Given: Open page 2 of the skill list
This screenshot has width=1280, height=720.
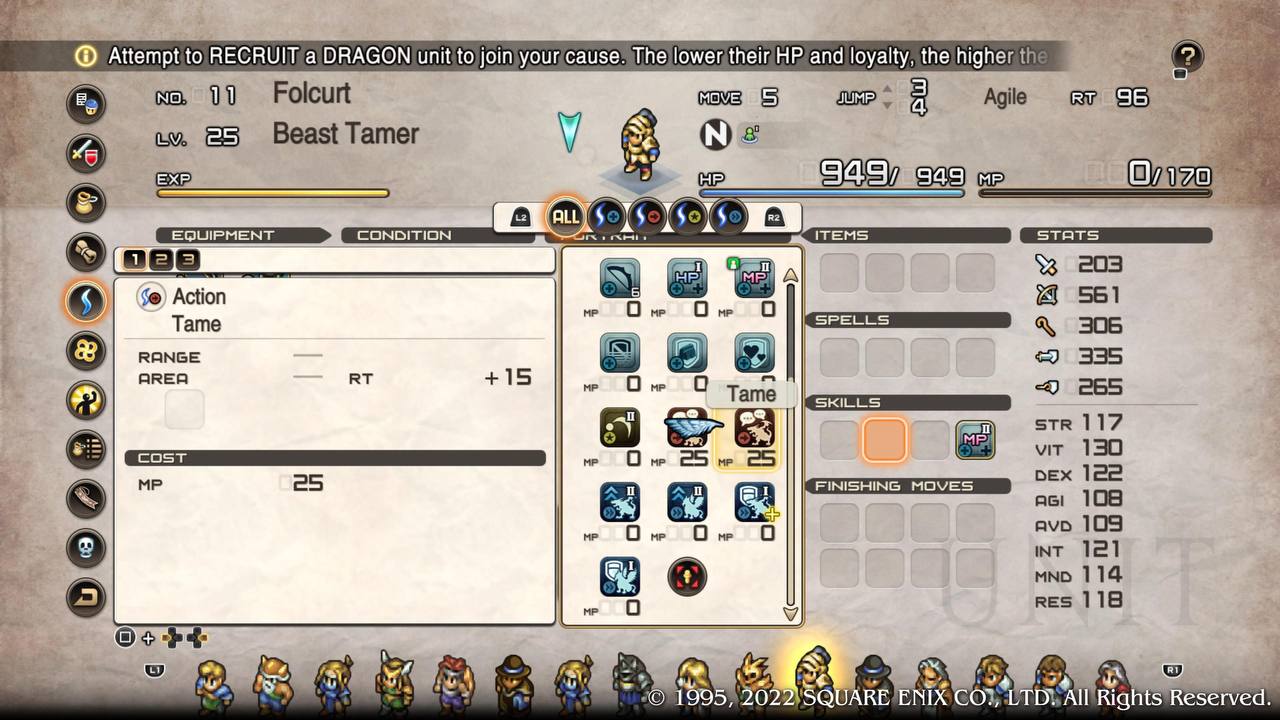Looking at the screenshot, I should pyautogui.click(x=160, y=259).
